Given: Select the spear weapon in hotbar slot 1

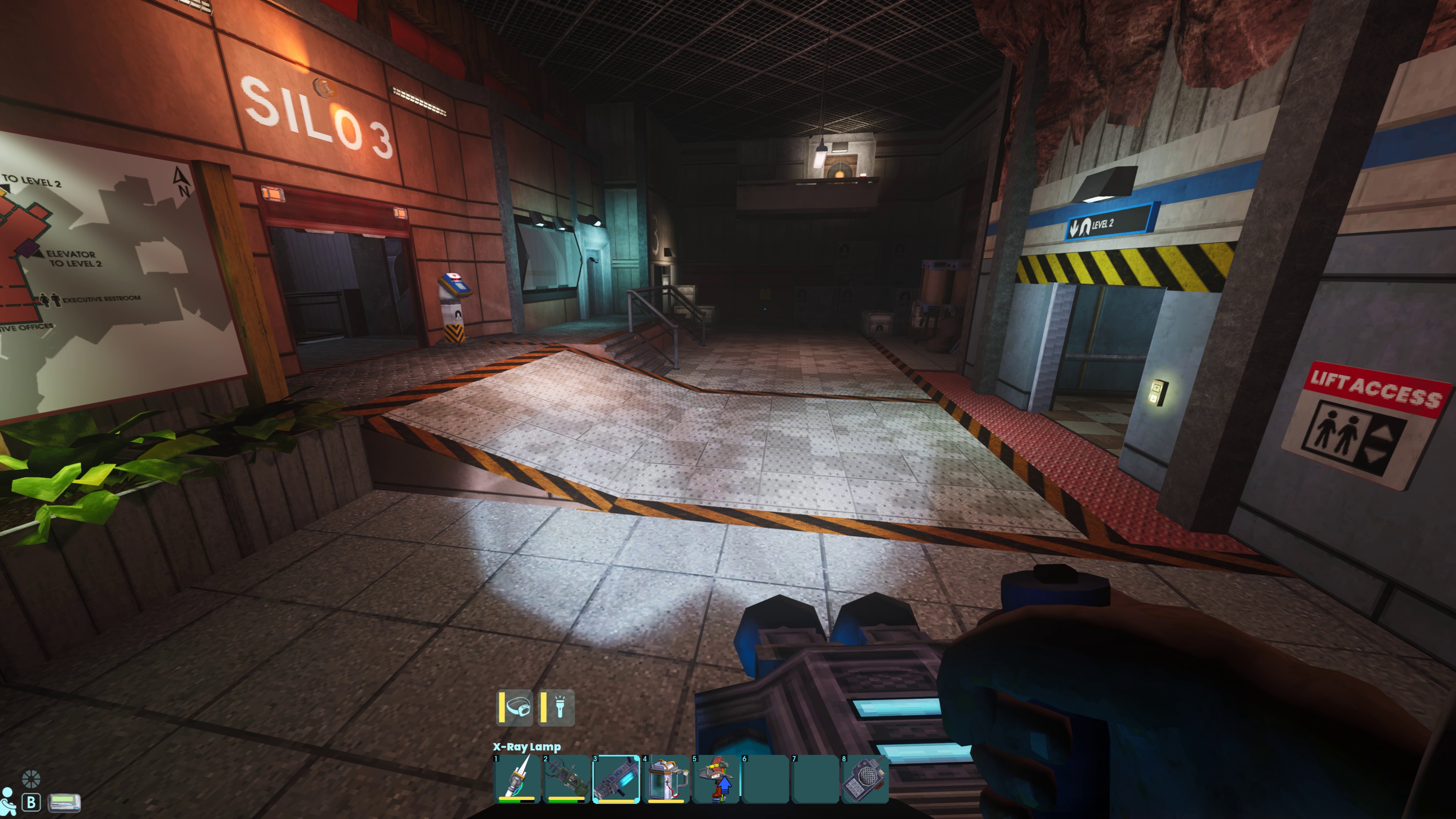Looking at the screenshot, I should 516,778.
